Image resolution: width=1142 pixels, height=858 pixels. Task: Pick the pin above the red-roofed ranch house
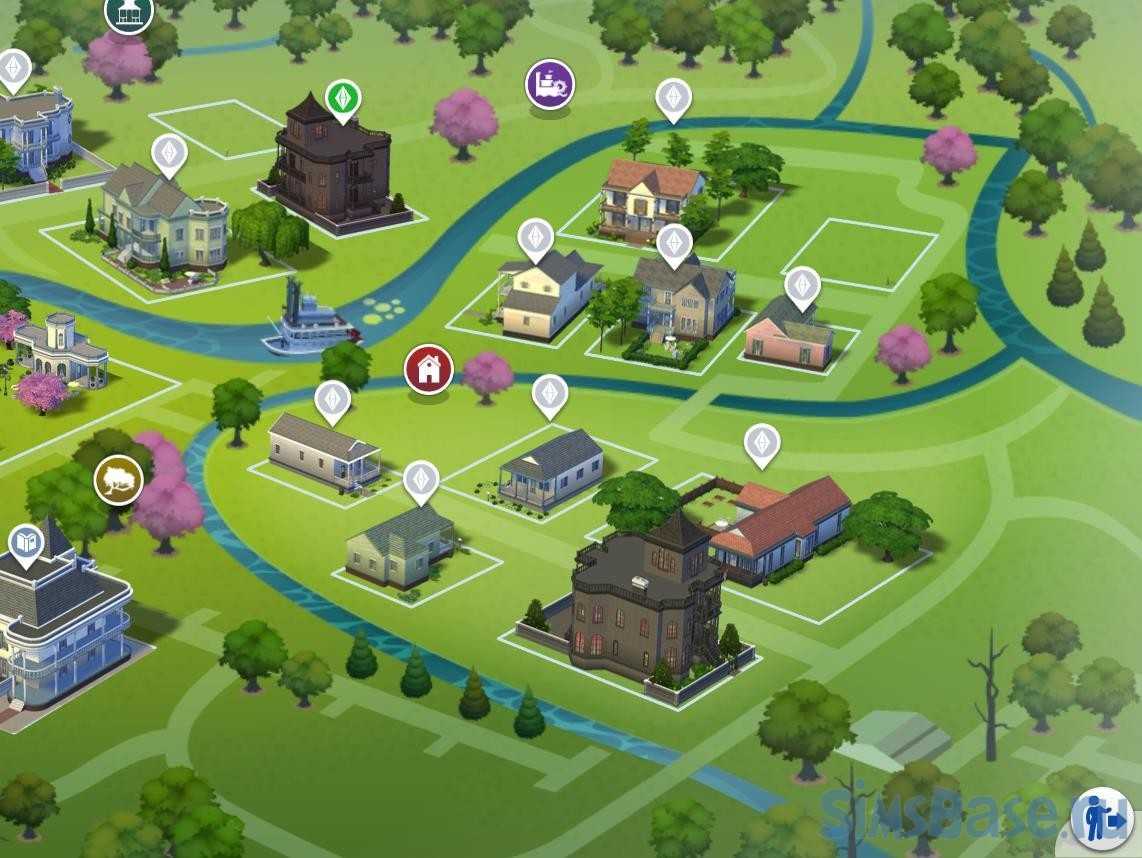(x=762, y=443)
